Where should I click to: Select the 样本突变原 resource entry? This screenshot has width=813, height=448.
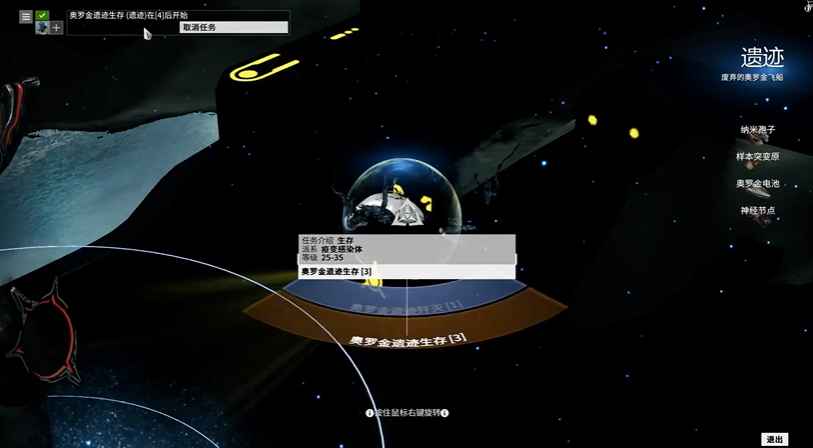[757, 157]
